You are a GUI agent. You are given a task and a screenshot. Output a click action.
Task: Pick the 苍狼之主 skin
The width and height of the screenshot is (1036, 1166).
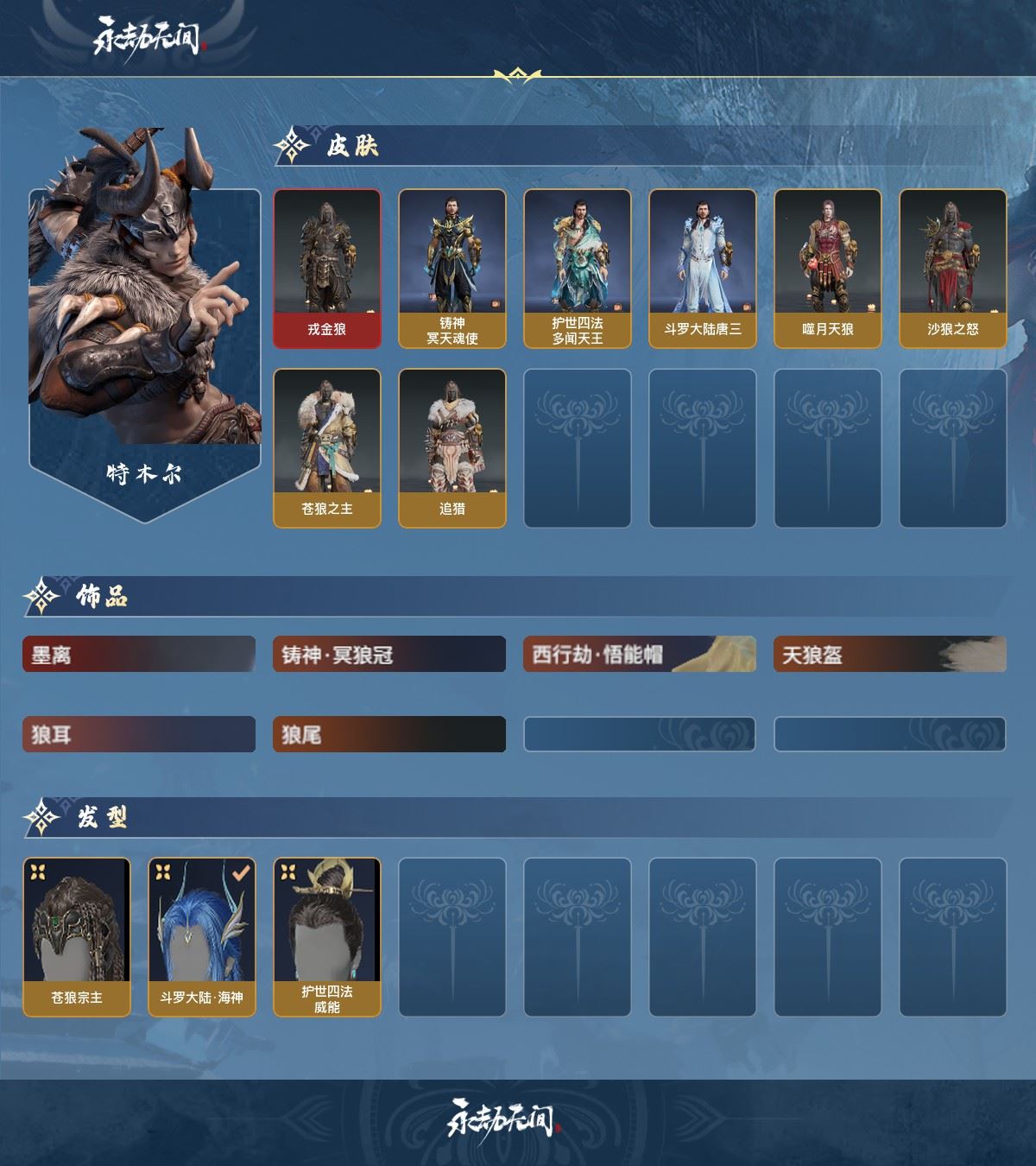click(327, 447)
